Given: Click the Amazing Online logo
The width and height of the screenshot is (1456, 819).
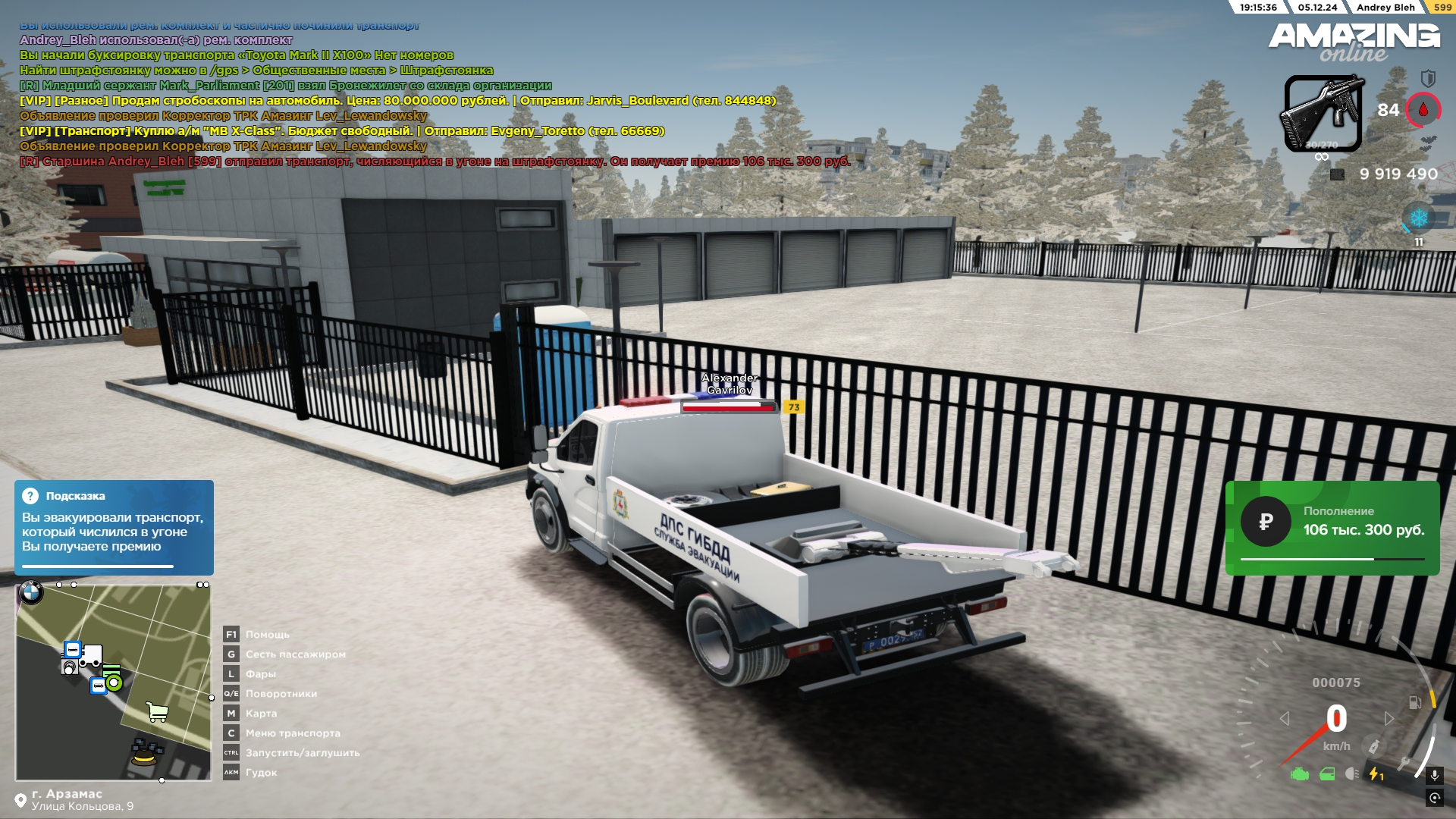Looking at the screenshot, I should coord(1354,42).
